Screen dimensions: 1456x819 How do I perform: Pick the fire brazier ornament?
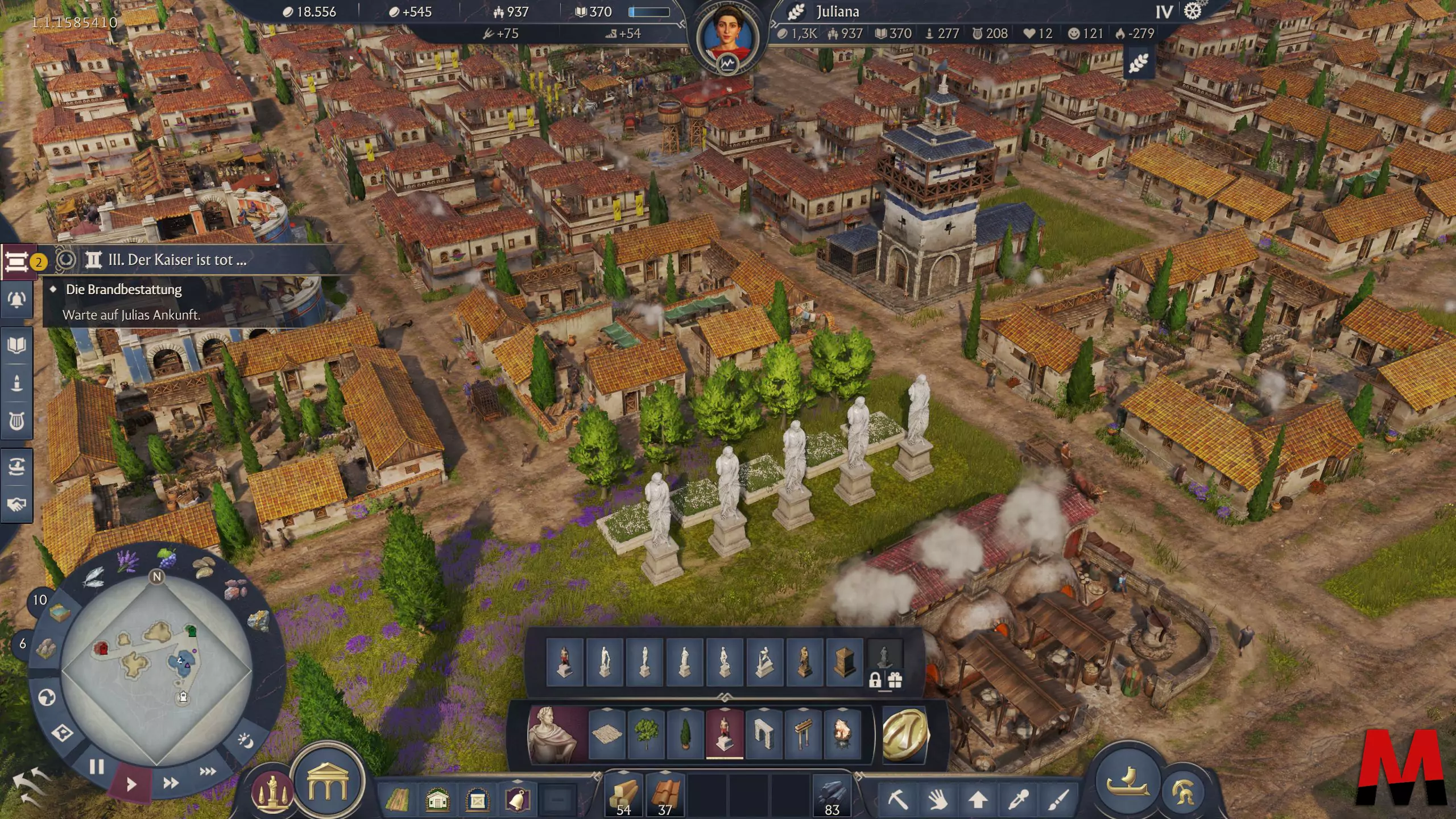(842, 734)
